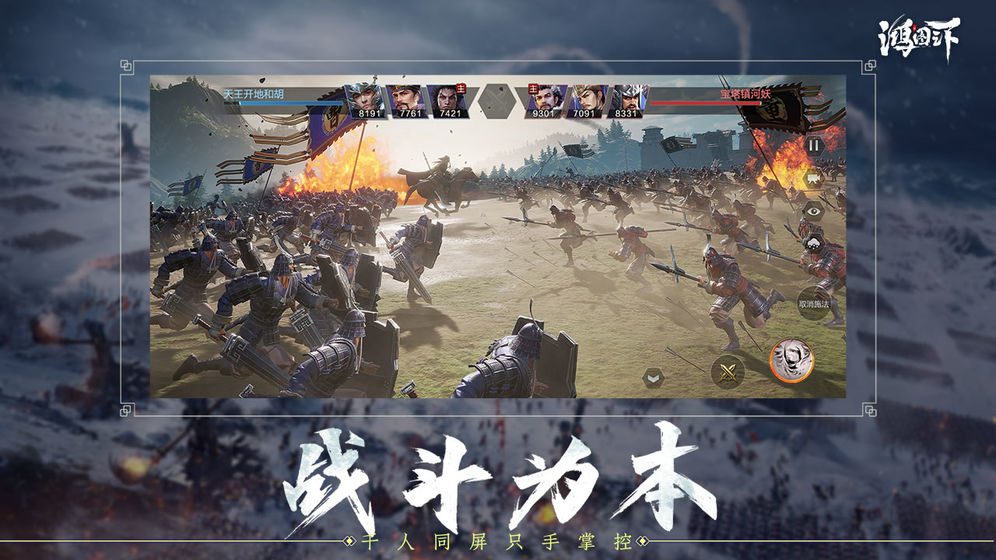
Task: Toggle the eye visibility icon
Action: tap(813, 212)
